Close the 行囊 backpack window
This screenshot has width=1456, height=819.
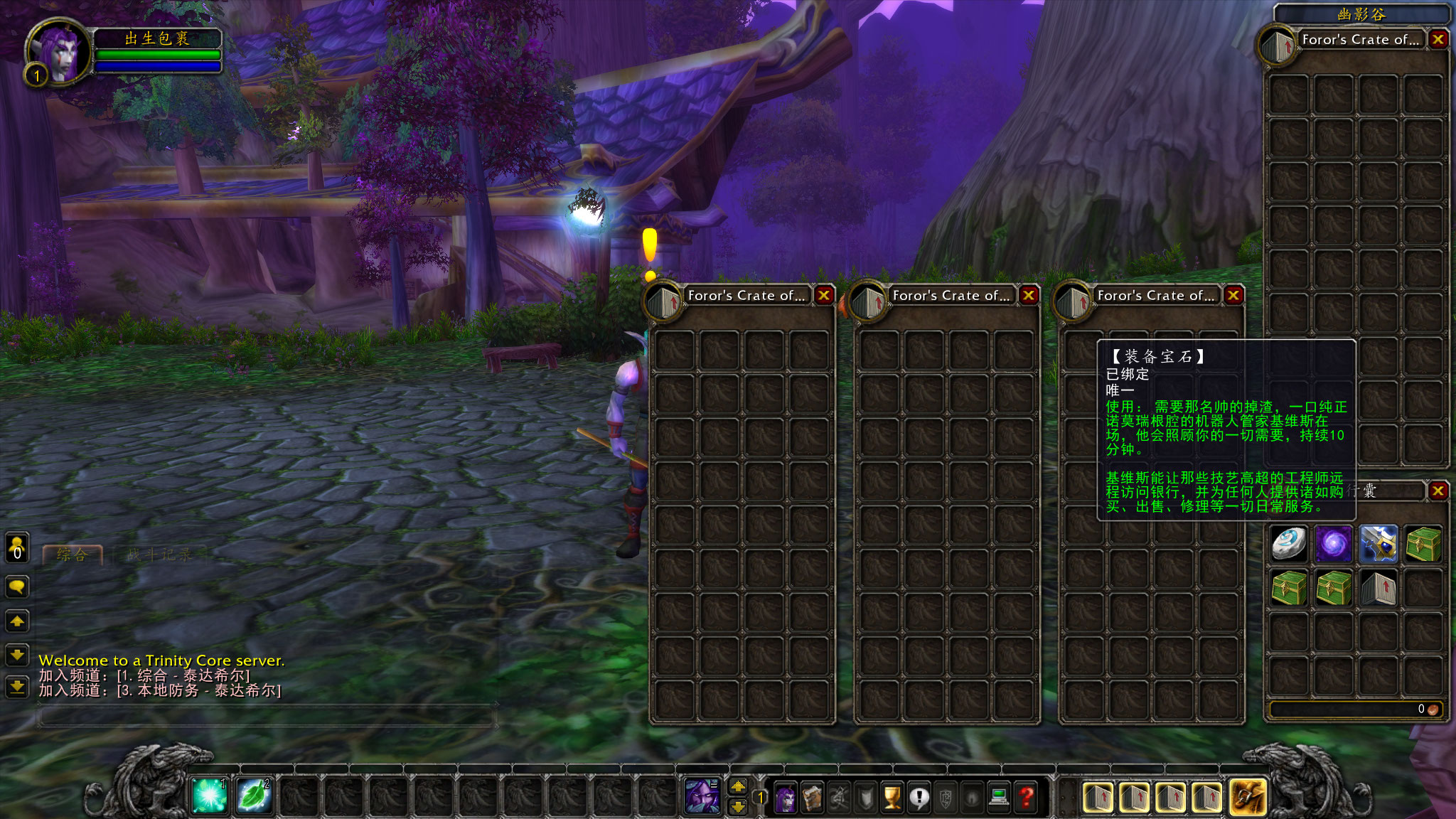point(1438,491)
